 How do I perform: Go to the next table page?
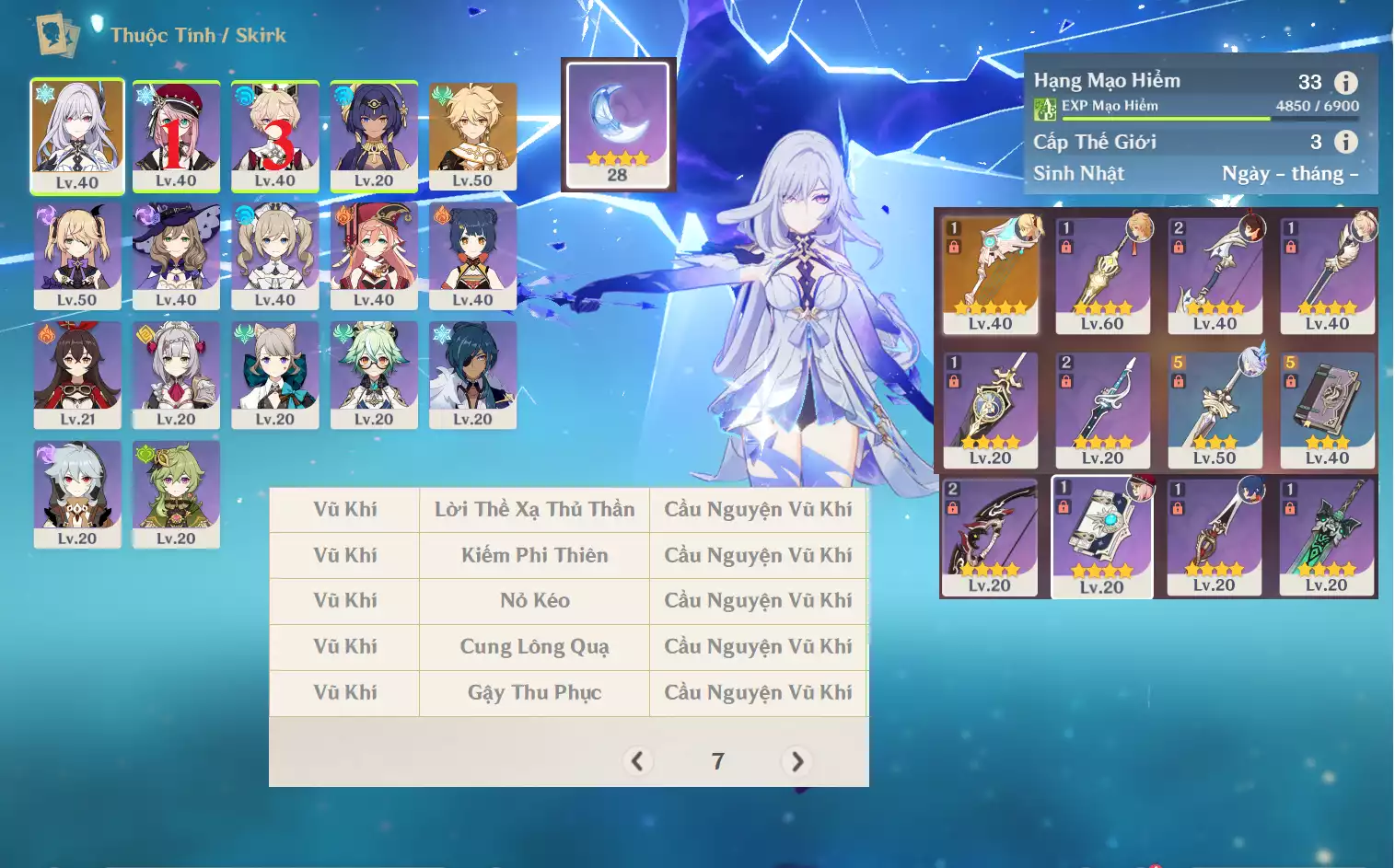(x=796, y=761)
